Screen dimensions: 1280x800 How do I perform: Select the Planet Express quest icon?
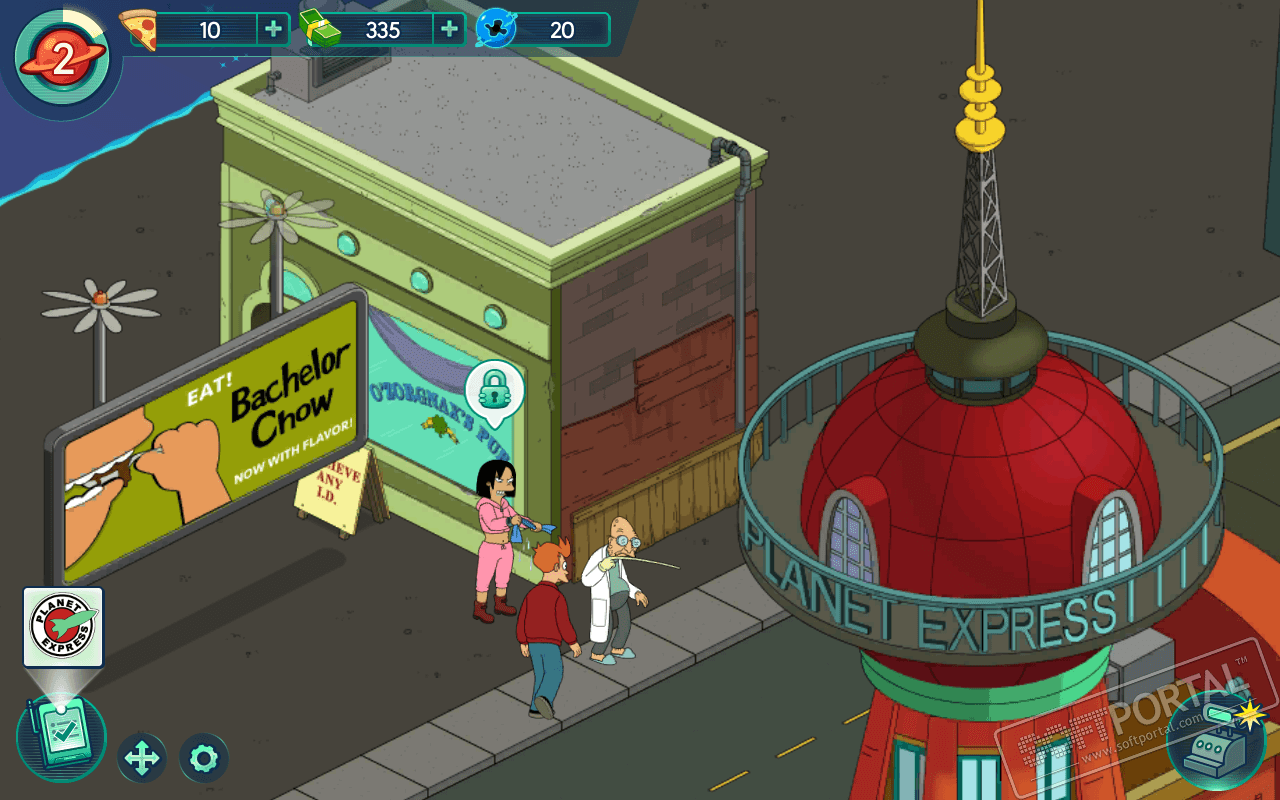pyautogui.click(x=63, y=627)
